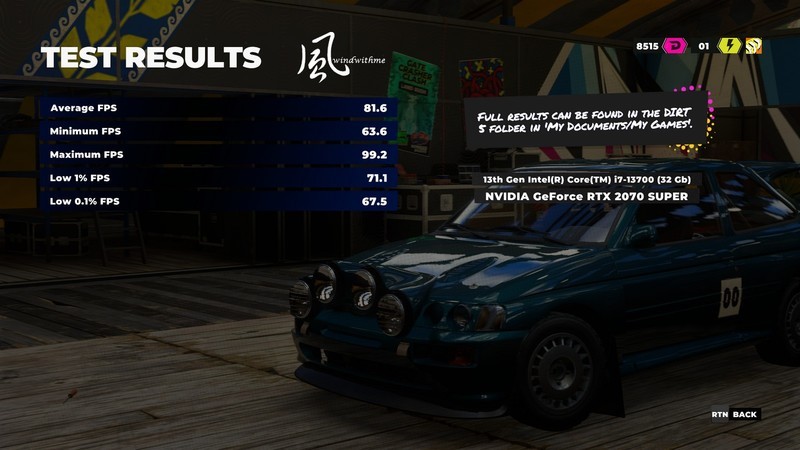Screen dimensions: 800x450
Task: Go back with the BACK button
Action: point(744,414)
